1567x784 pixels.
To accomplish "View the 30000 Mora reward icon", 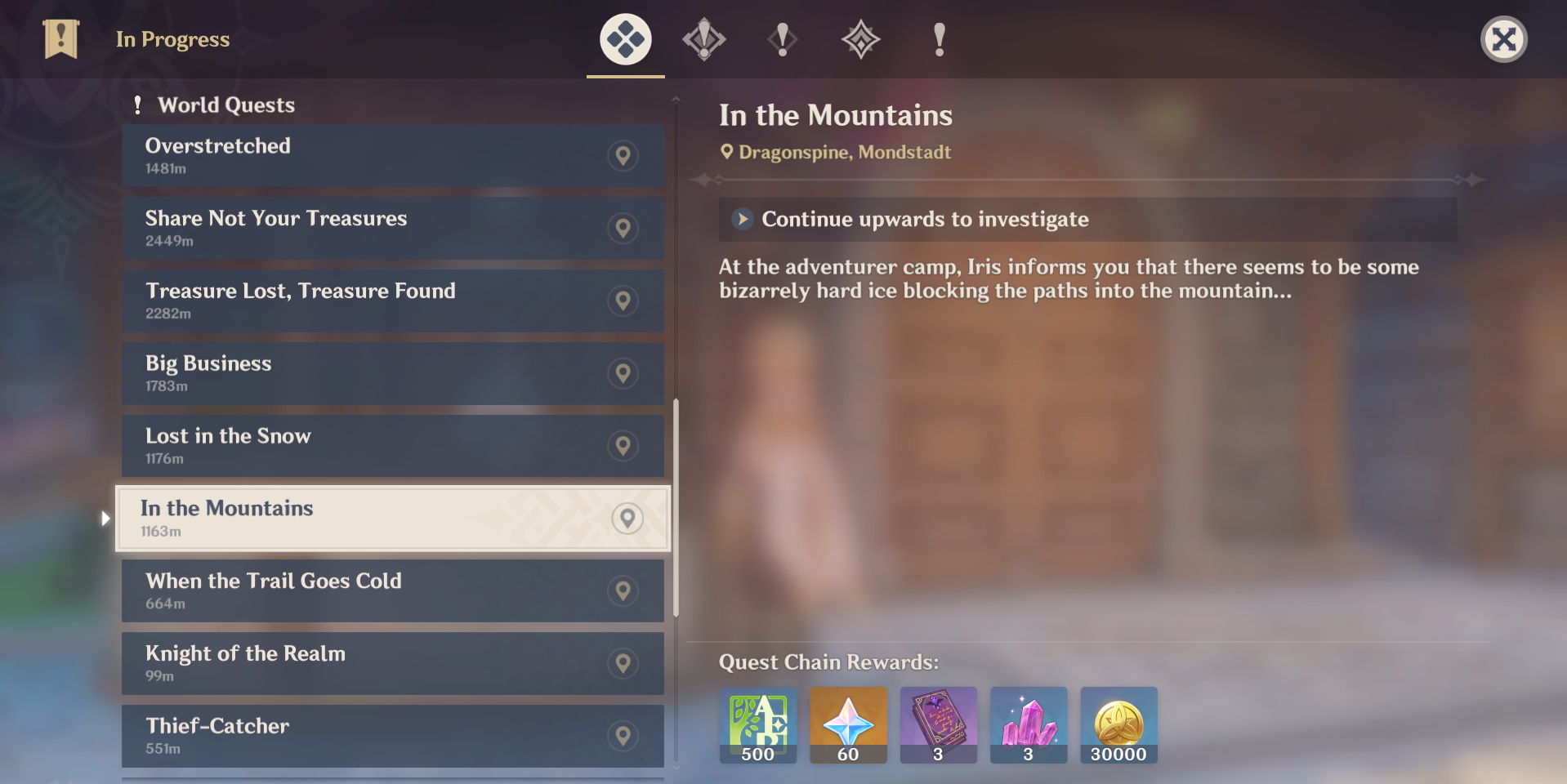I will pos(1118,725).
